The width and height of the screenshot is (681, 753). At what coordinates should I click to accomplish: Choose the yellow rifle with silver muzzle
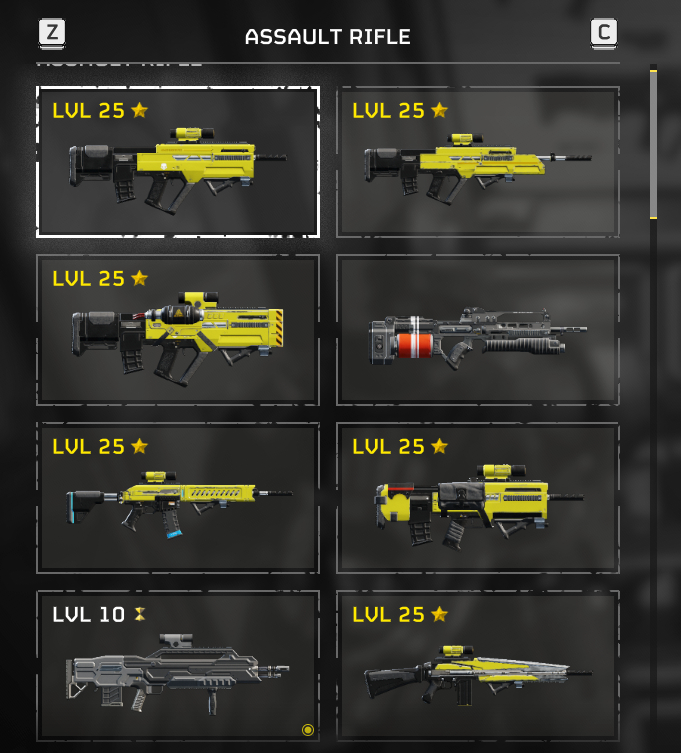click(477, 162)
